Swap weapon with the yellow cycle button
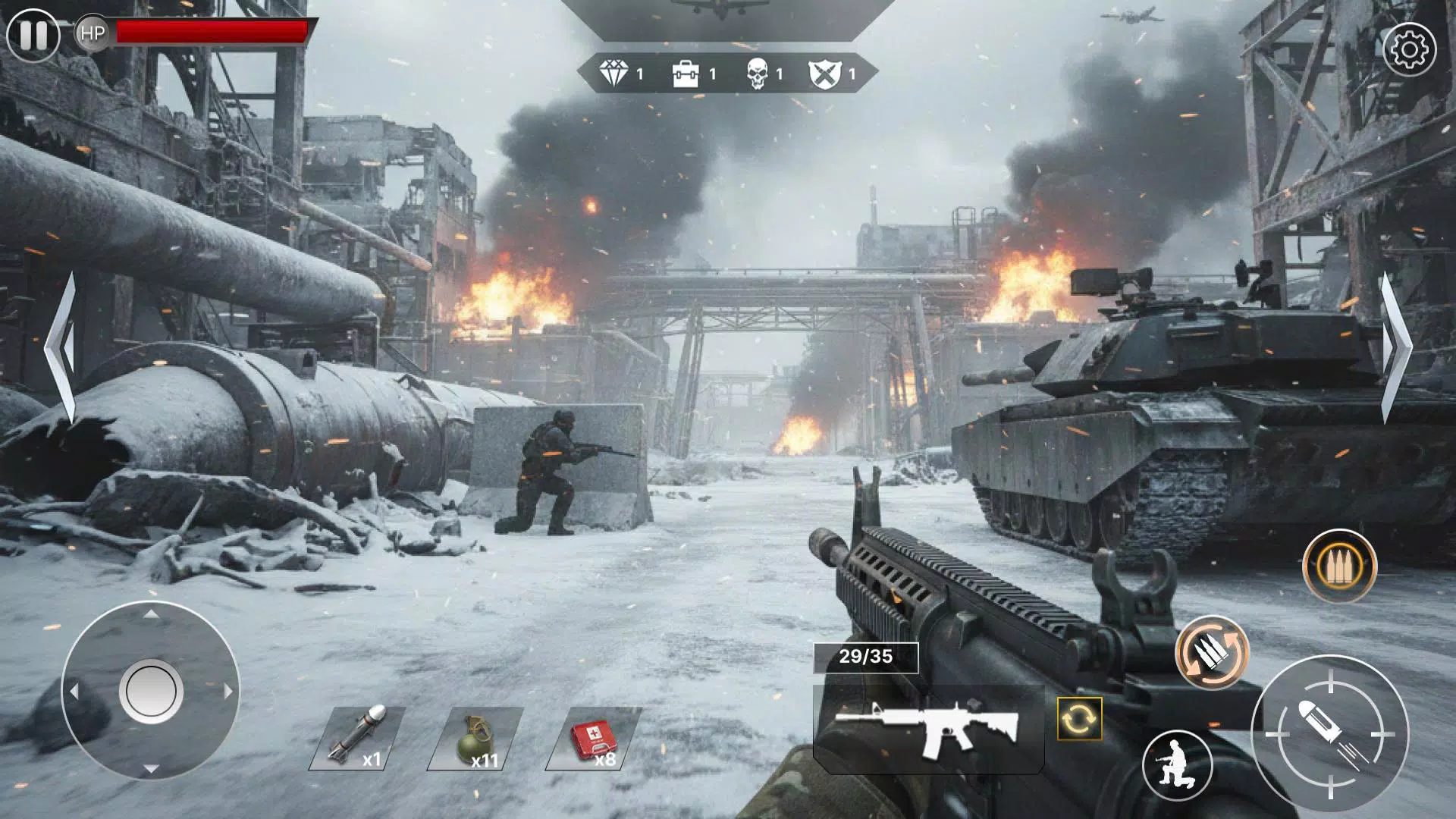Image resolution: width=1456 pixels, height=819 pixels. pyautogui.click(x=1079, y=718)
